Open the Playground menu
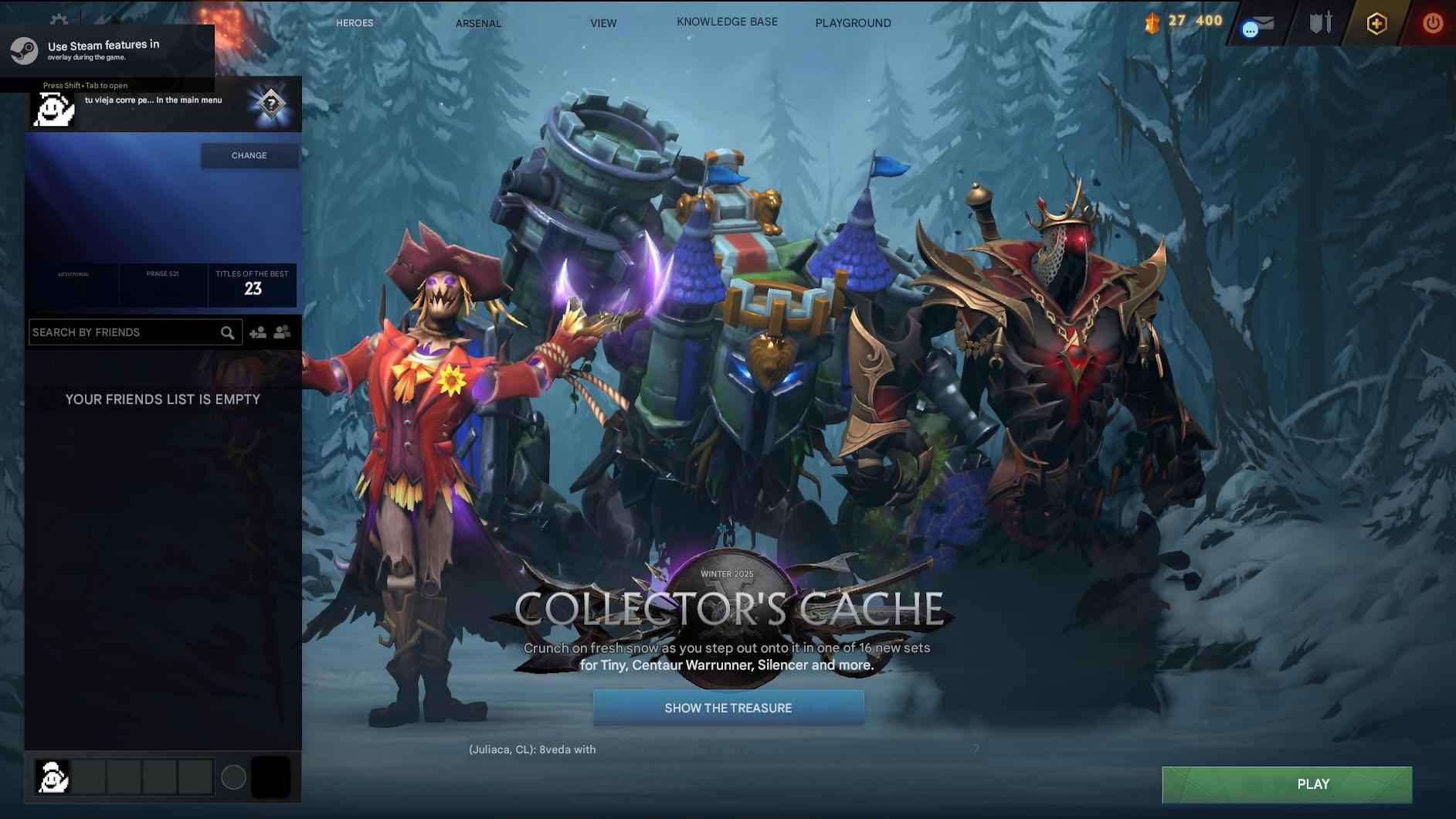Viewport: 1456px width, 819px height. 853,22
